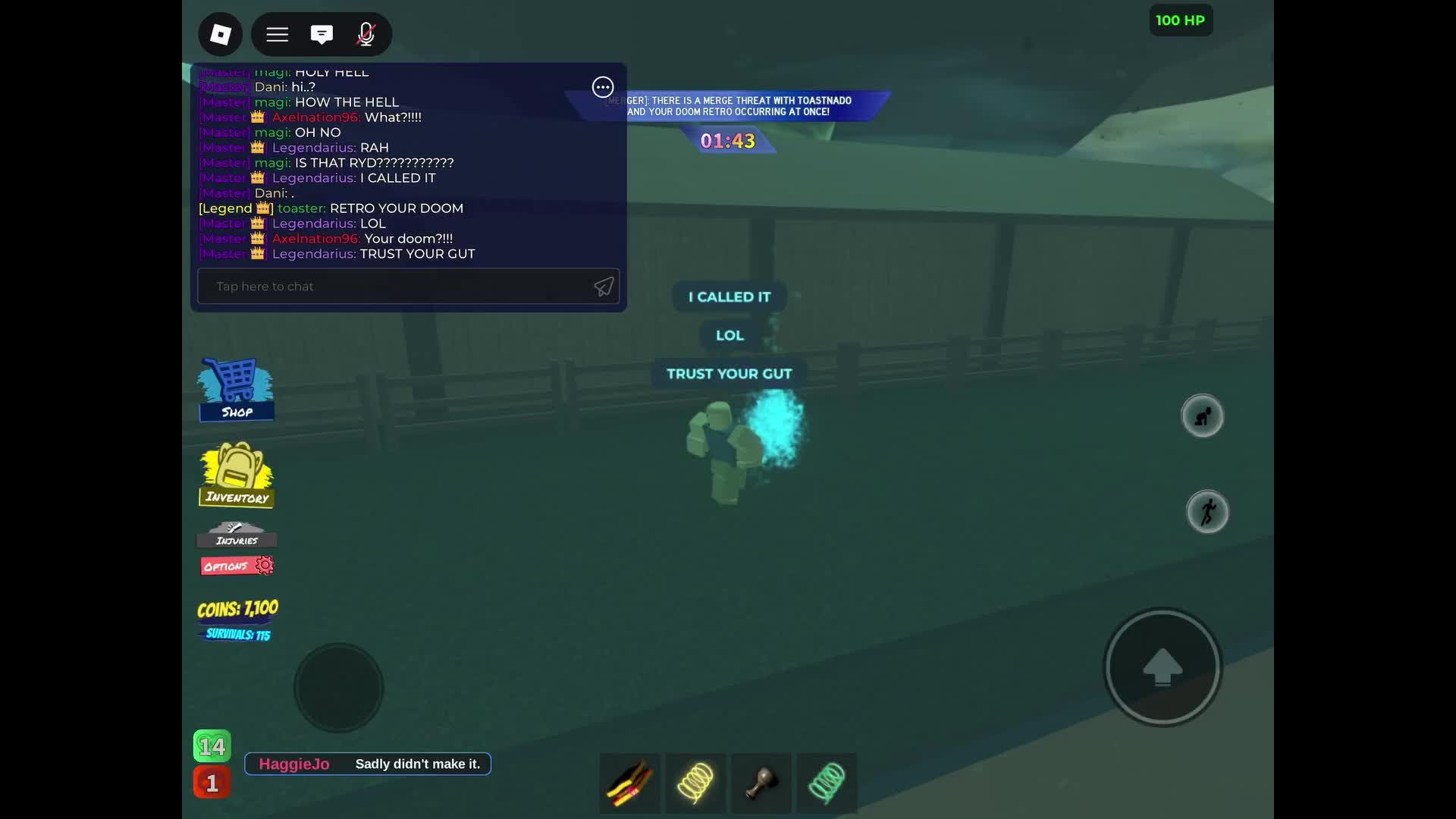Open the chat options ellipsis menu

pos(602,87)
